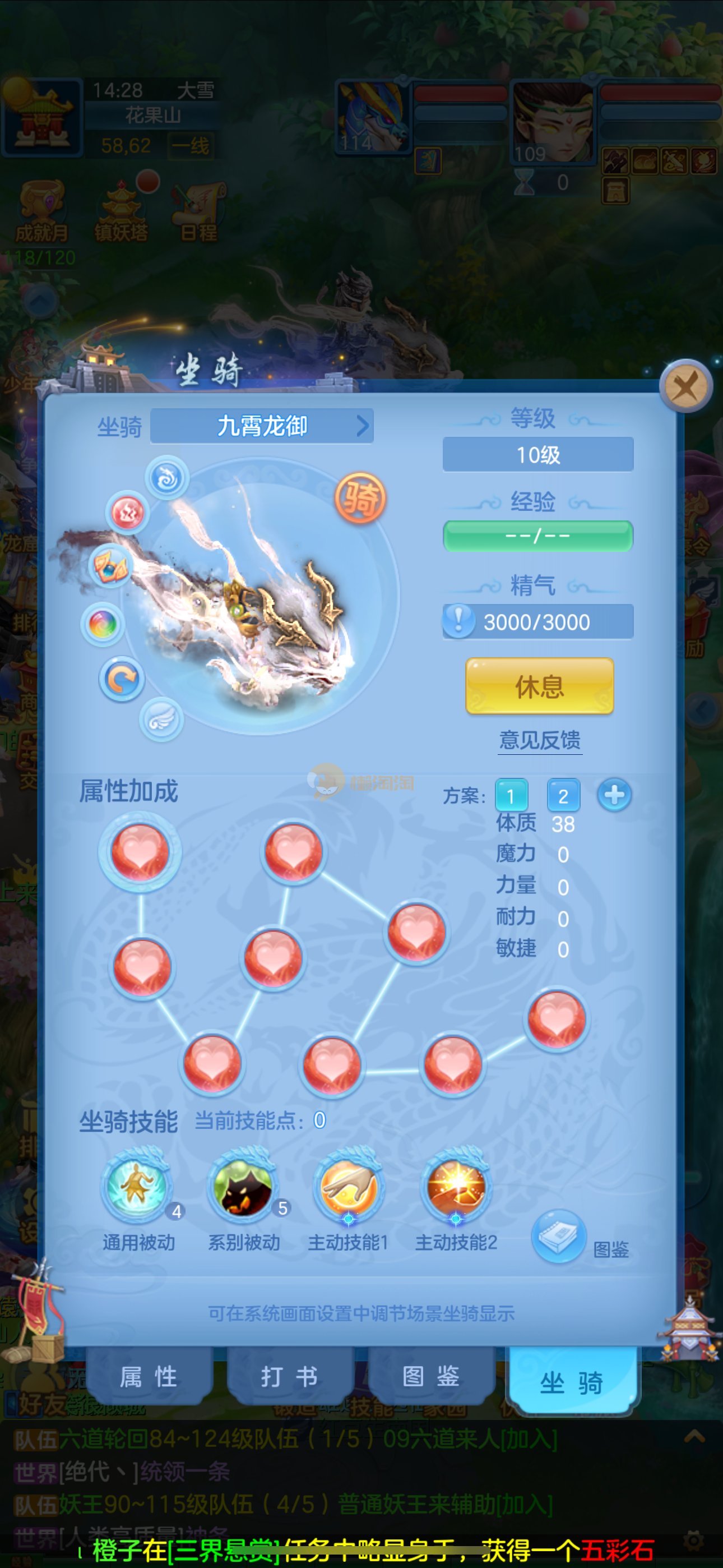Click the orange rotate arrow icon
The height and width of the screenshot is (1568, 723).
click(x=122, y=679)
